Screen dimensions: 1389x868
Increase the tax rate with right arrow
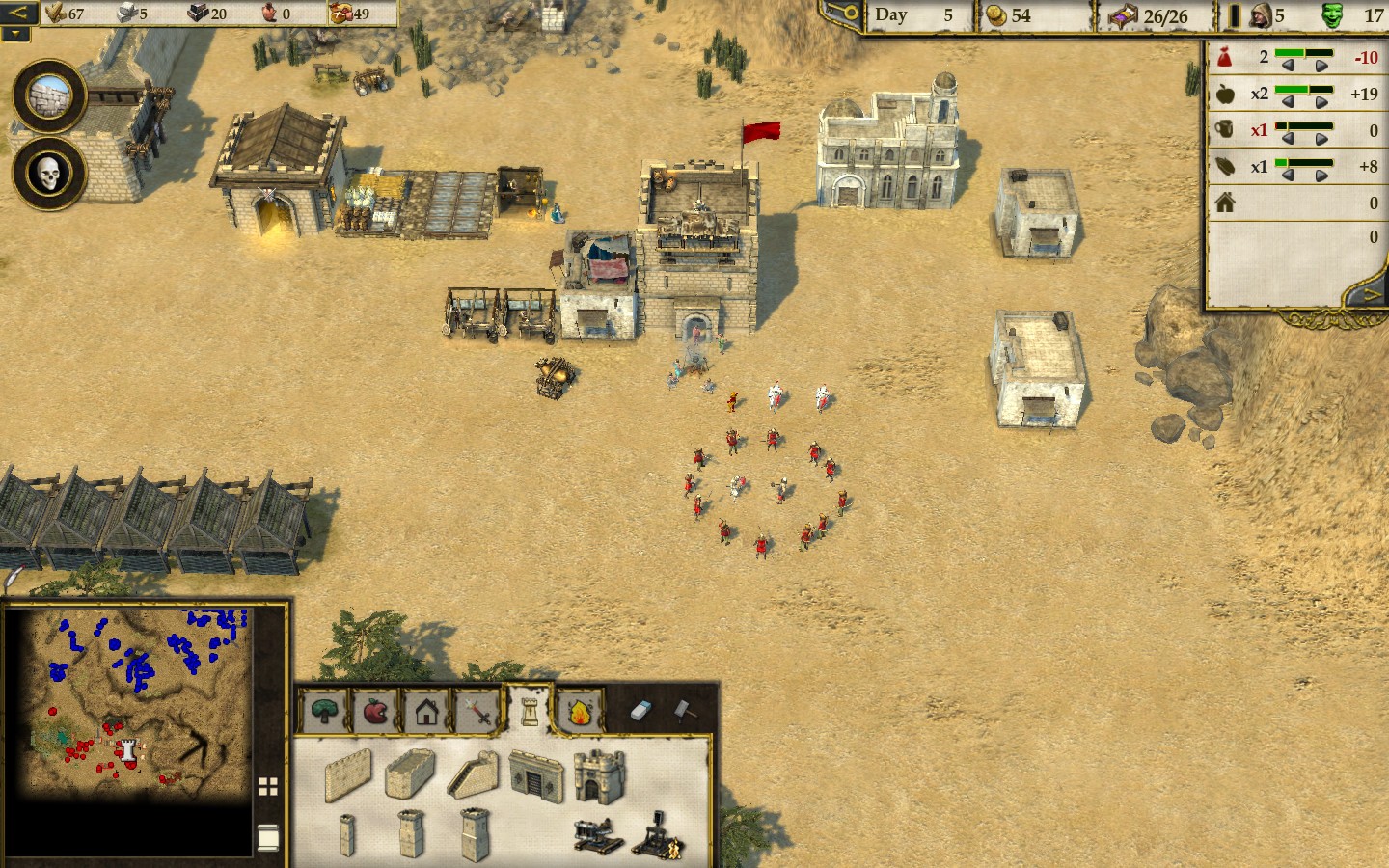coord(1321,66)
